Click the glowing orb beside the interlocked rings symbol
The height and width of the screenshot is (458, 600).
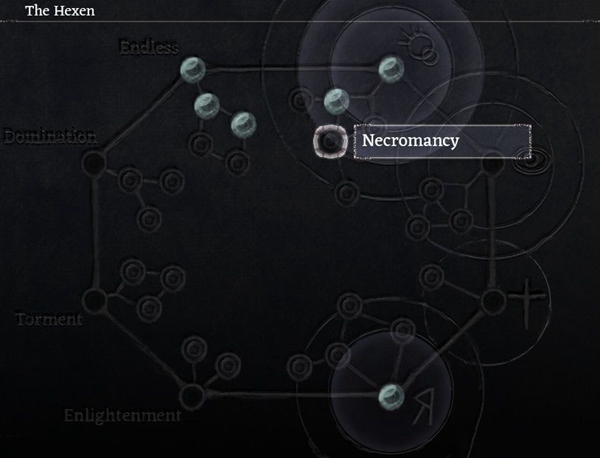pos(390,68)
